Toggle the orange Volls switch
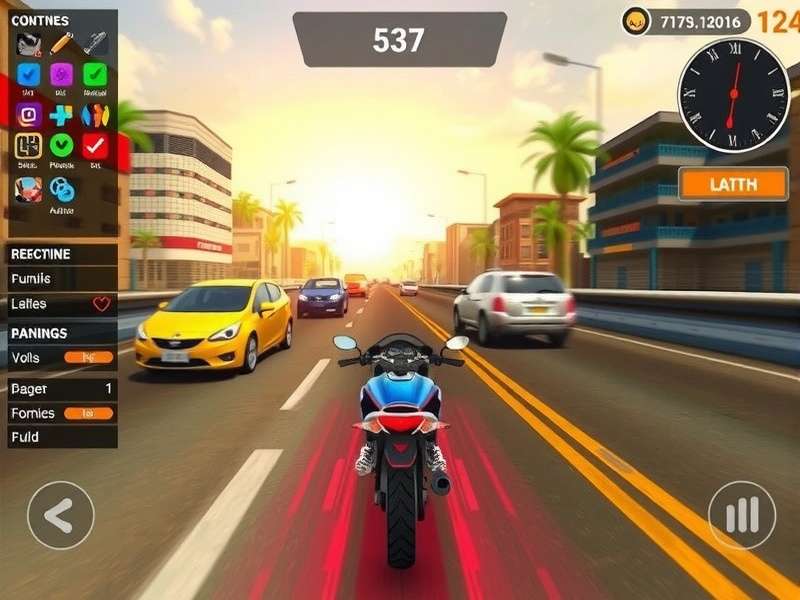This screenshot has height=600, width=800. [x=89, y=357]
